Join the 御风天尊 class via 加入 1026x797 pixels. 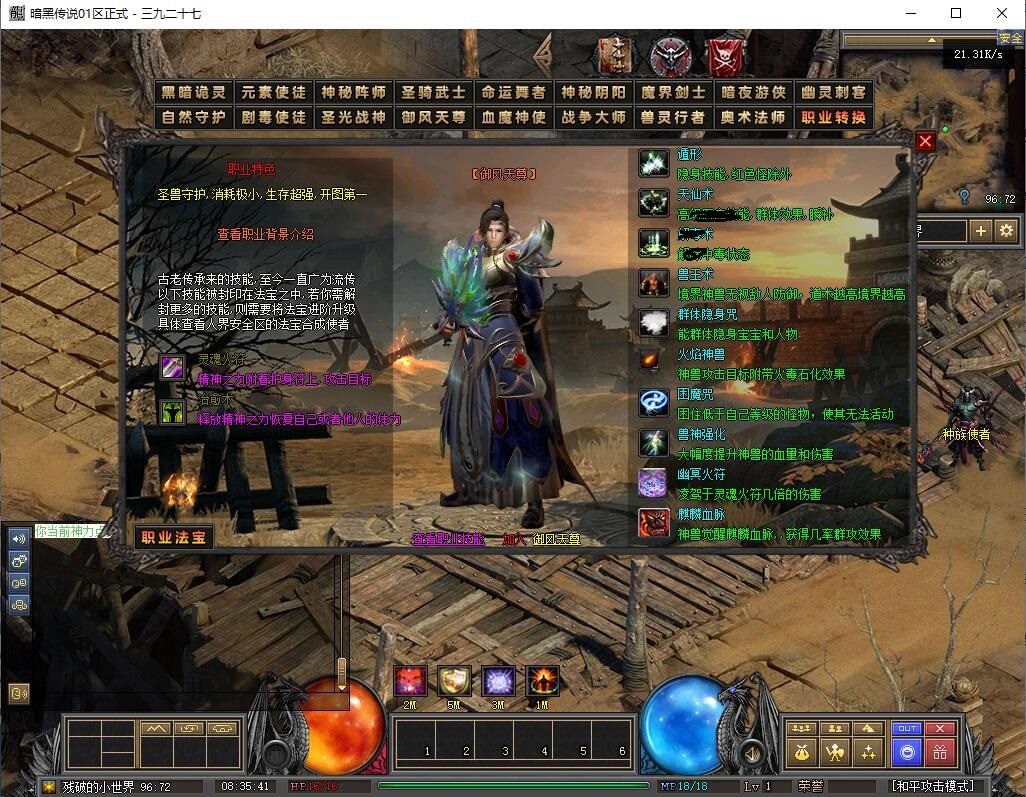pos(513,539)
